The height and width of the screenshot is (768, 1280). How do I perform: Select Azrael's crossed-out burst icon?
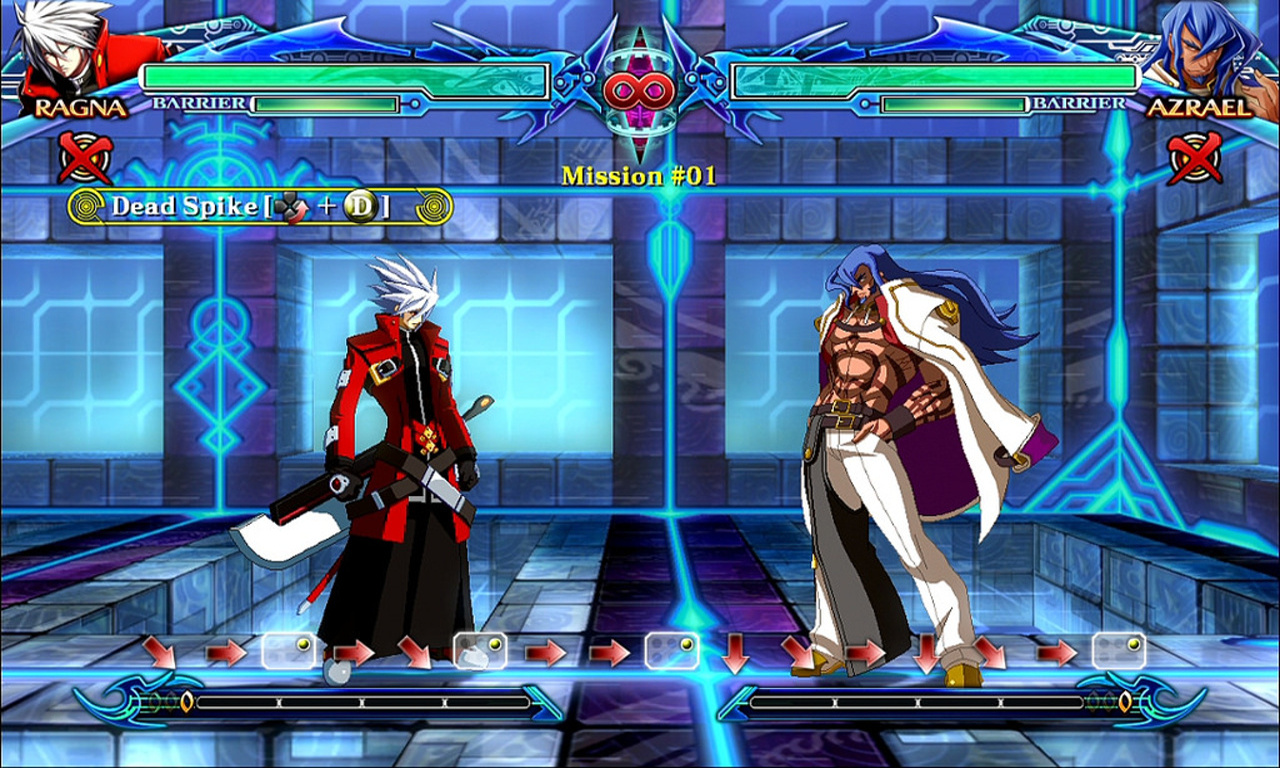[x=1196, y=157]
